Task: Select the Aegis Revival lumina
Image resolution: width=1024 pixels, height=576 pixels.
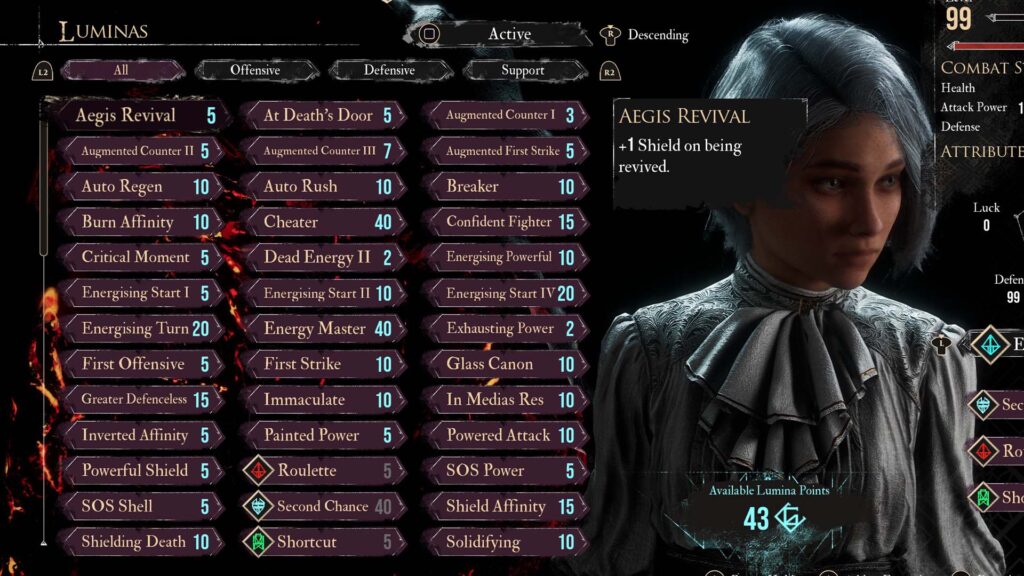Action: coord(140,115)
